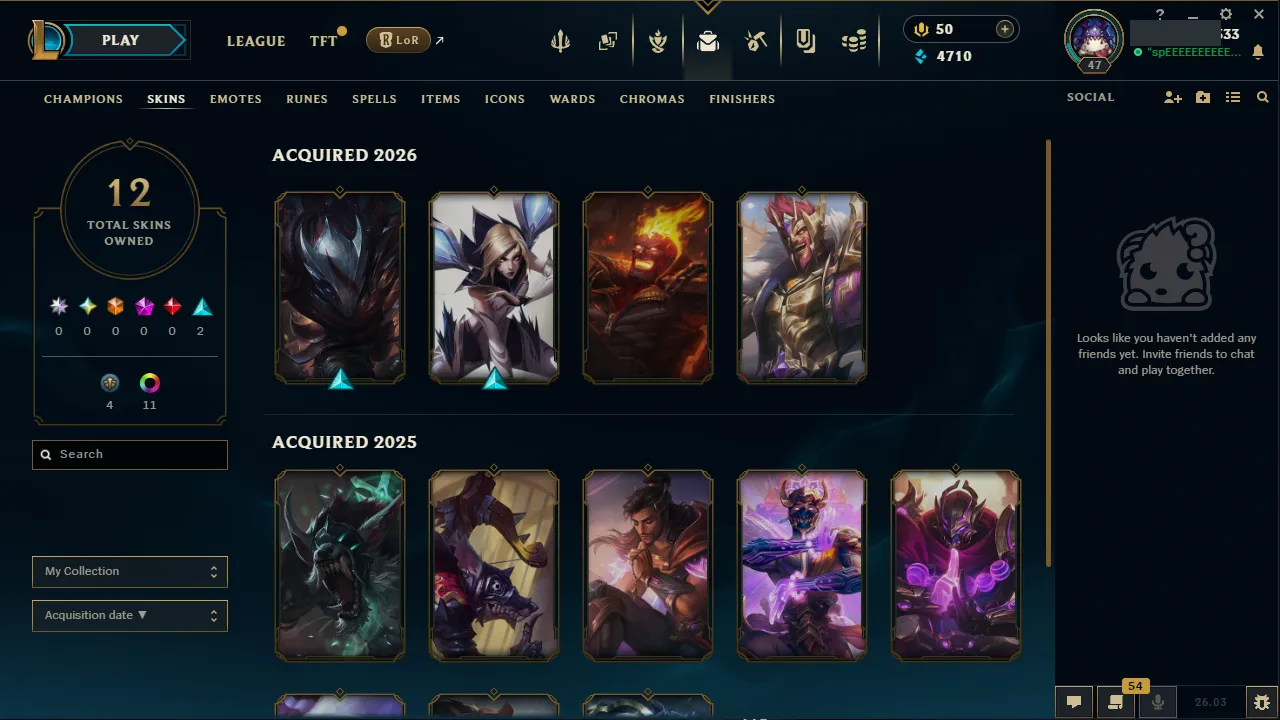Mute the voice chat microphone

(1157, 701)
